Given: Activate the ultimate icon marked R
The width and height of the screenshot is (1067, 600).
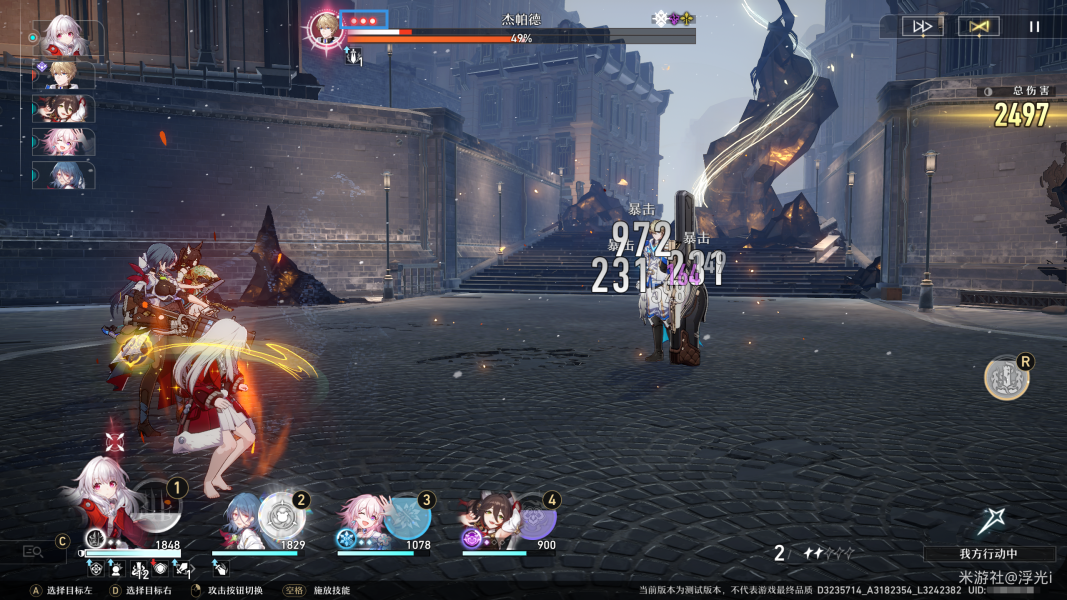Looking at the screenshot, I should pos(1005,378).
